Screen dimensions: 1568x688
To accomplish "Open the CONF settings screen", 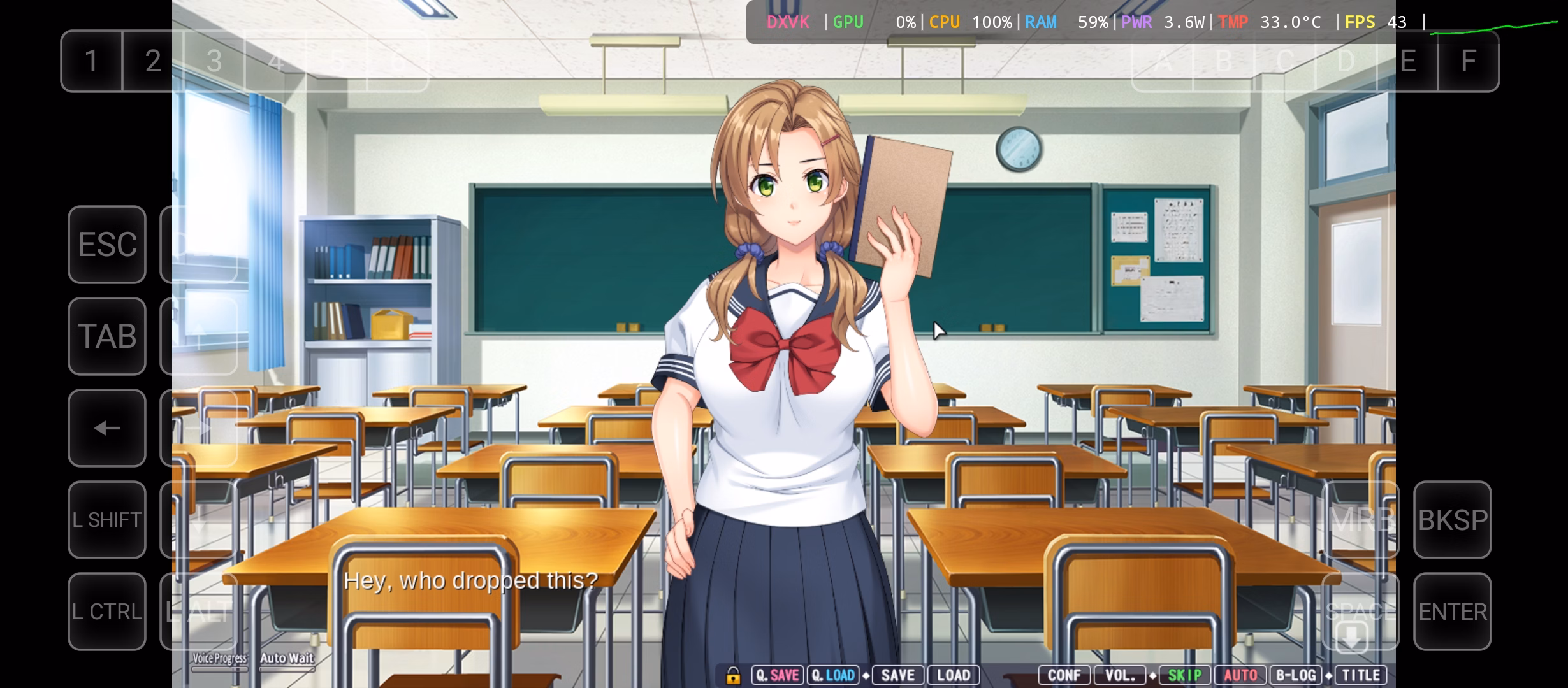I will tap(1064, 675).
